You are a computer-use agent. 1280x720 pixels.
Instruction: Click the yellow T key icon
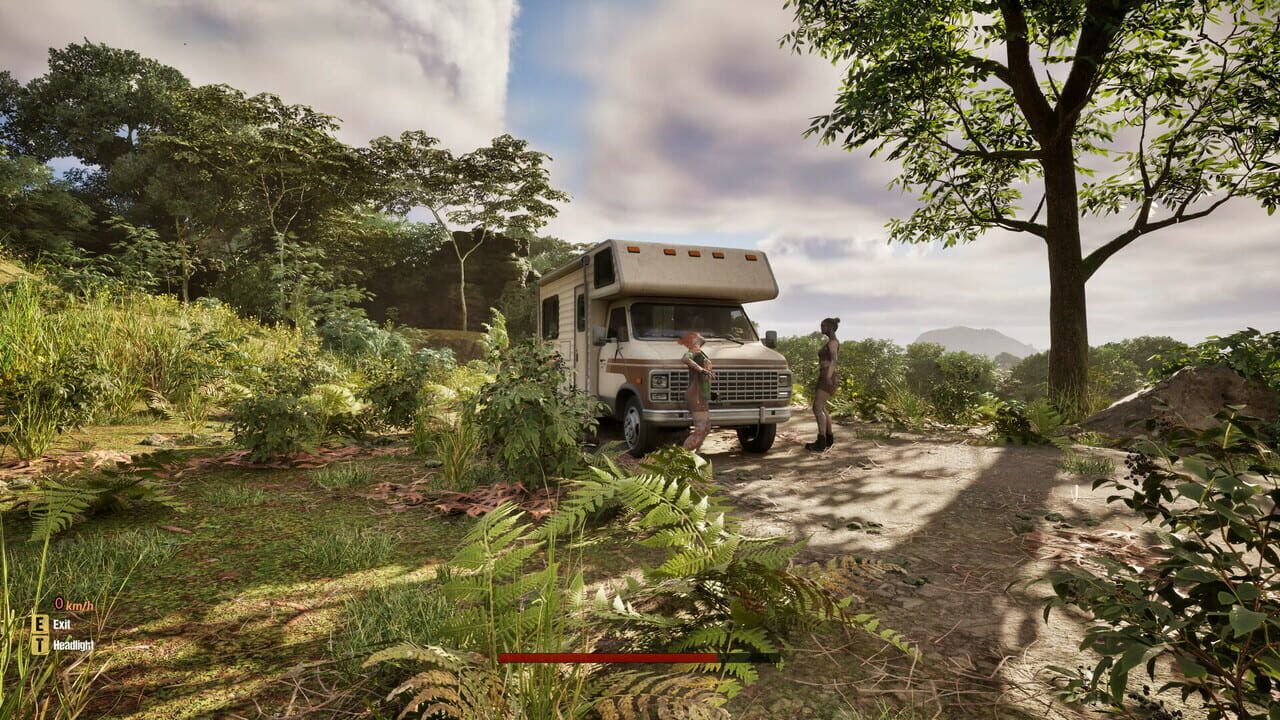[x=39, y=644]
